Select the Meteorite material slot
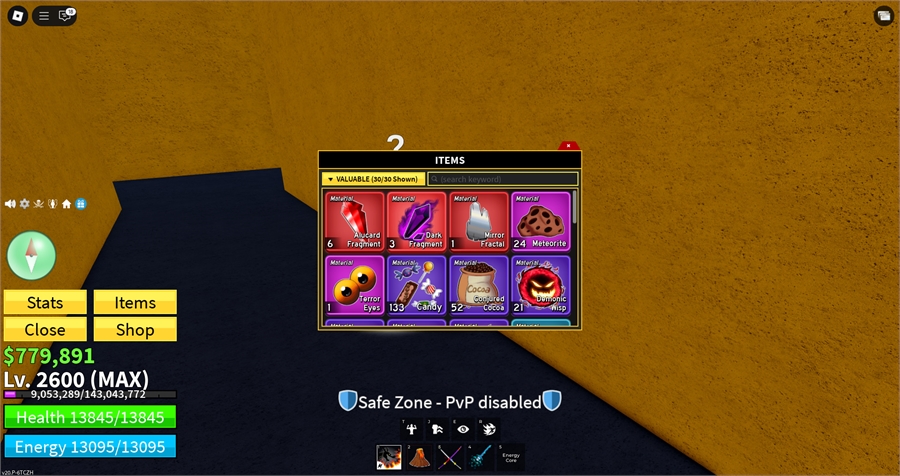This screenshot has height=476, width=900. pyautogui.click(x=540, y=221)
